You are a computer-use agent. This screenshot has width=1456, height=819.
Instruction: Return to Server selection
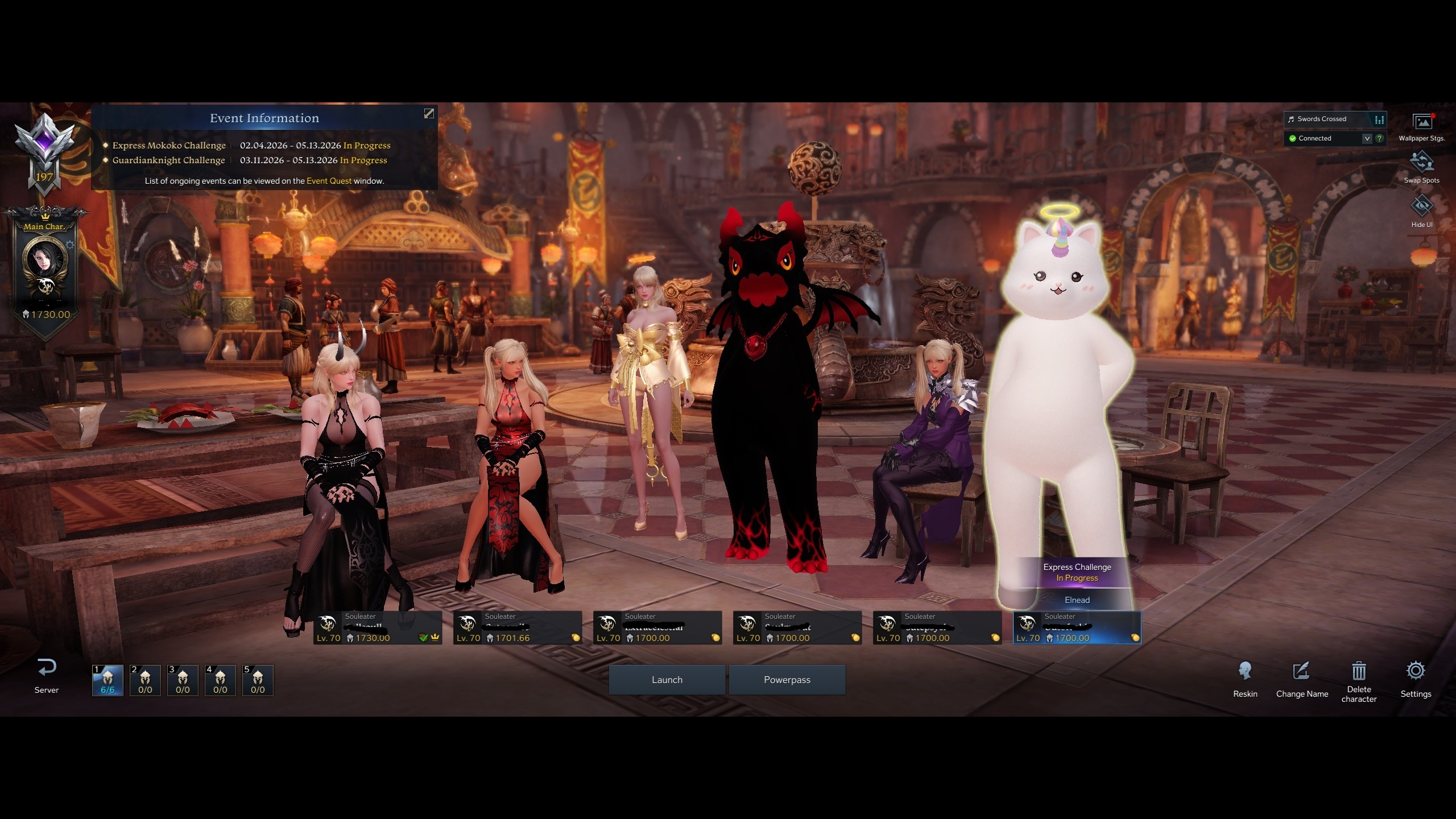pyautogui.click(x=47, y=676)
